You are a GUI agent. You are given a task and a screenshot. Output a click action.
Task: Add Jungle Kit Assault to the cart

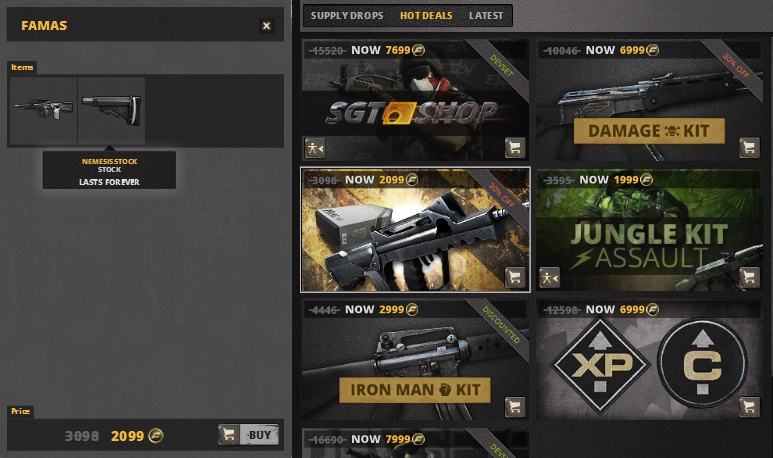point(749,277)
